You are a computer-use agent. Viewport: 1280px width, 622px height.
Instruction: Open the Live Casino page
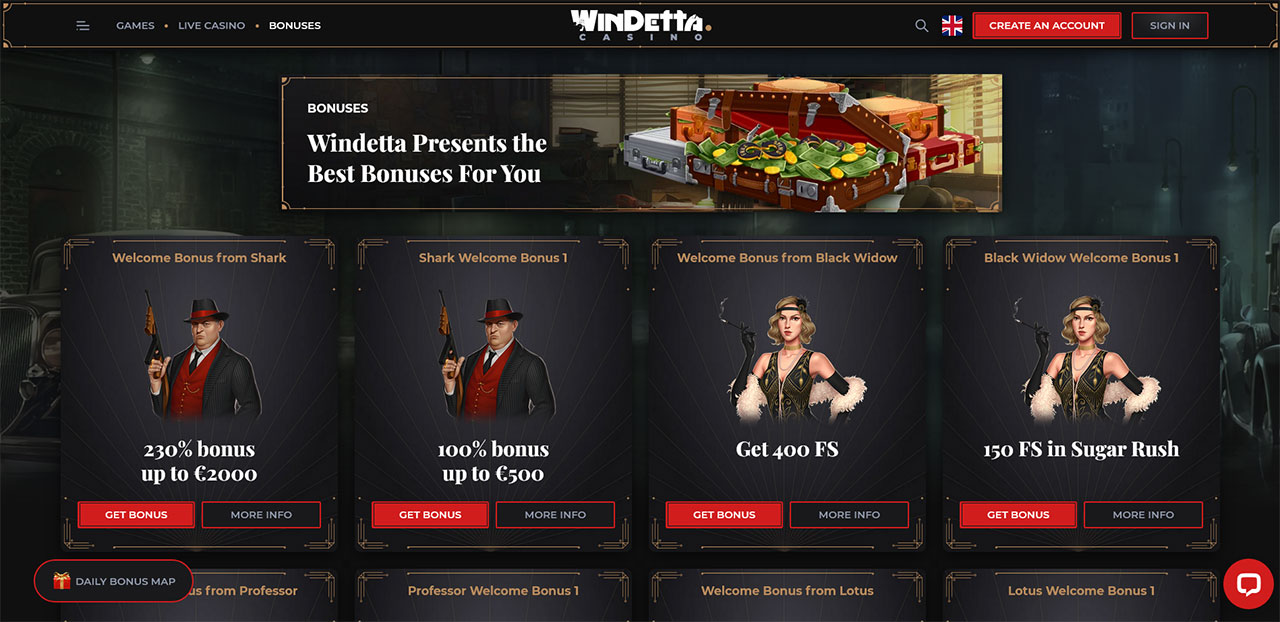coord(211,26)
